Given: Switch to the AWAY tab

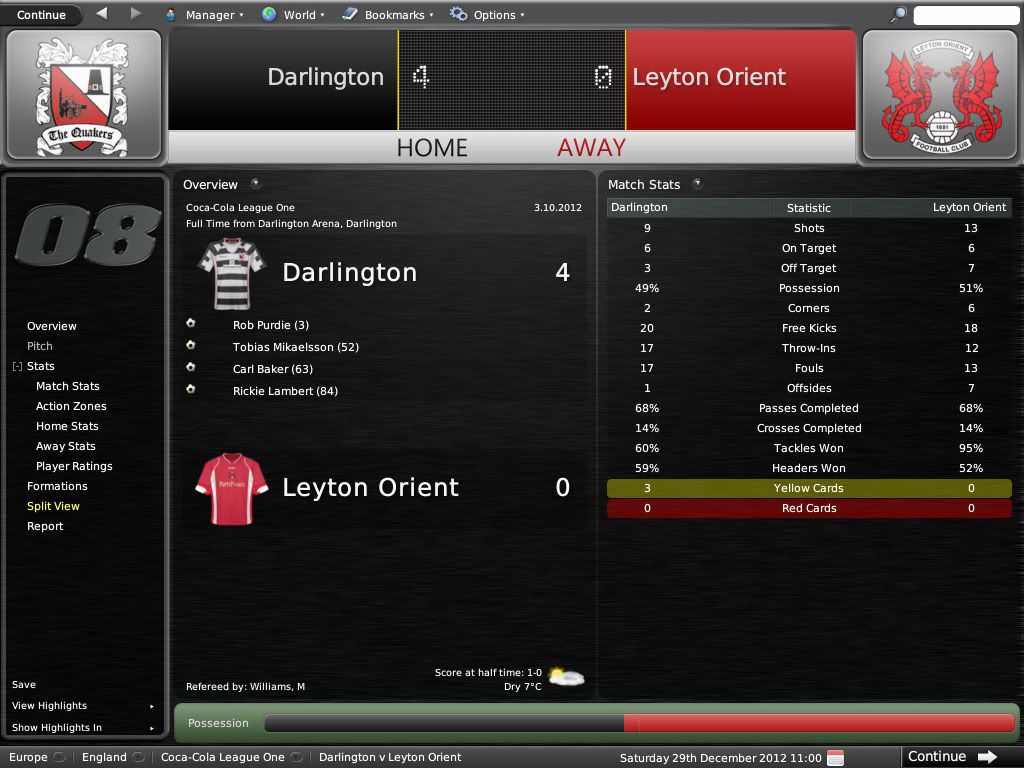Looking at the screenshot, I should (x=591, y=148).
